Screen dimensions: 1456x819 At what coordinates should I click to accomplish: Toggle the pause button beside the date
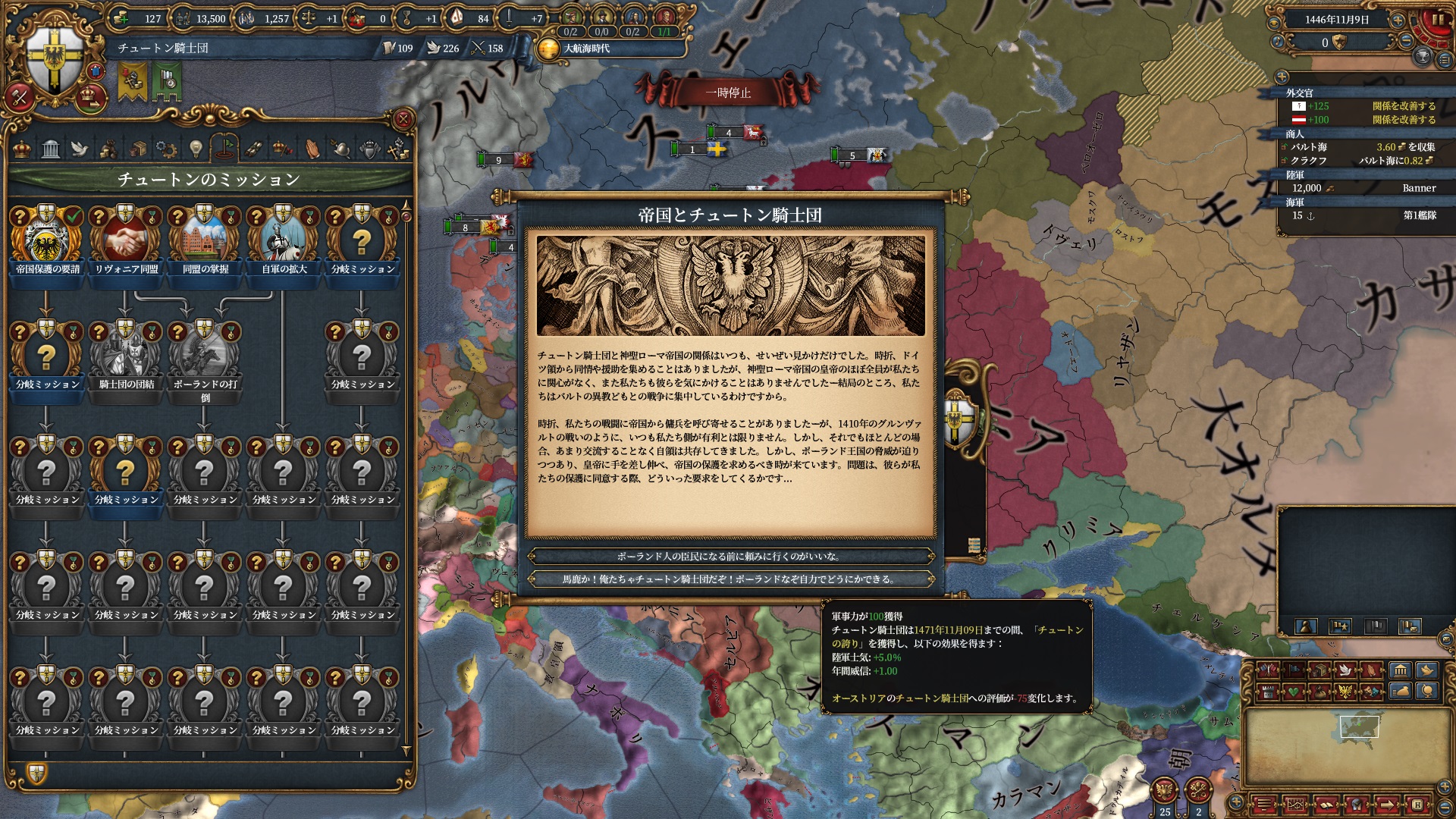pos(1437,20)
